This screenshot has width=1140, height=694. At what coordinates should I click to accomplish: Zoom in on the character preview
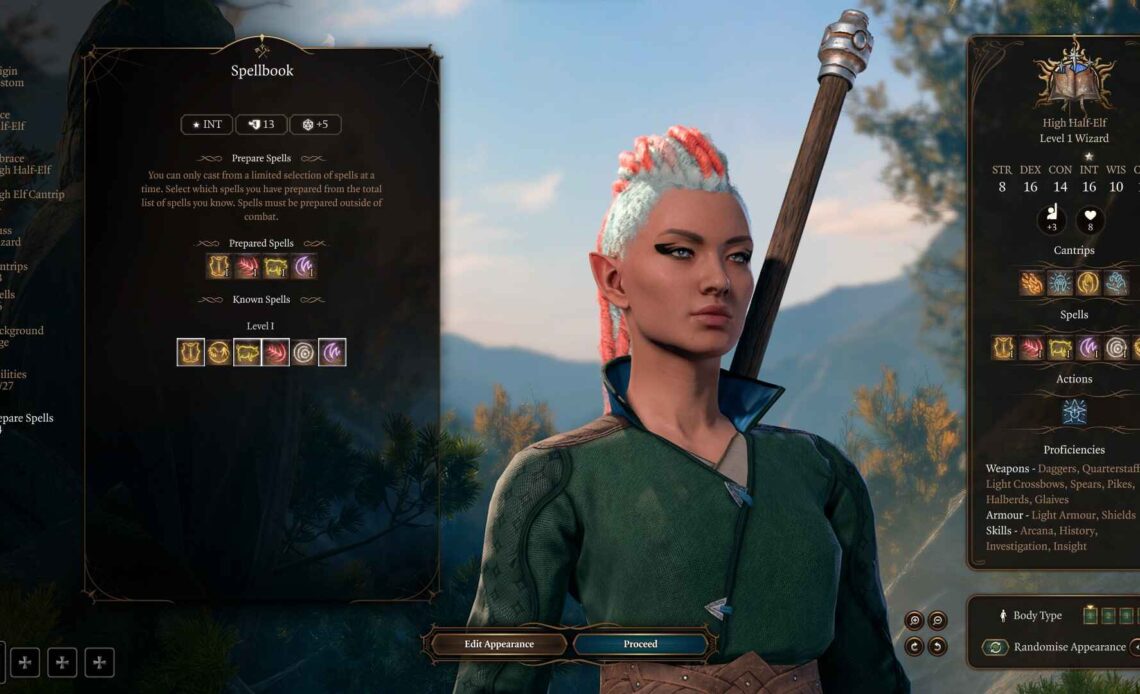point(913,620)
